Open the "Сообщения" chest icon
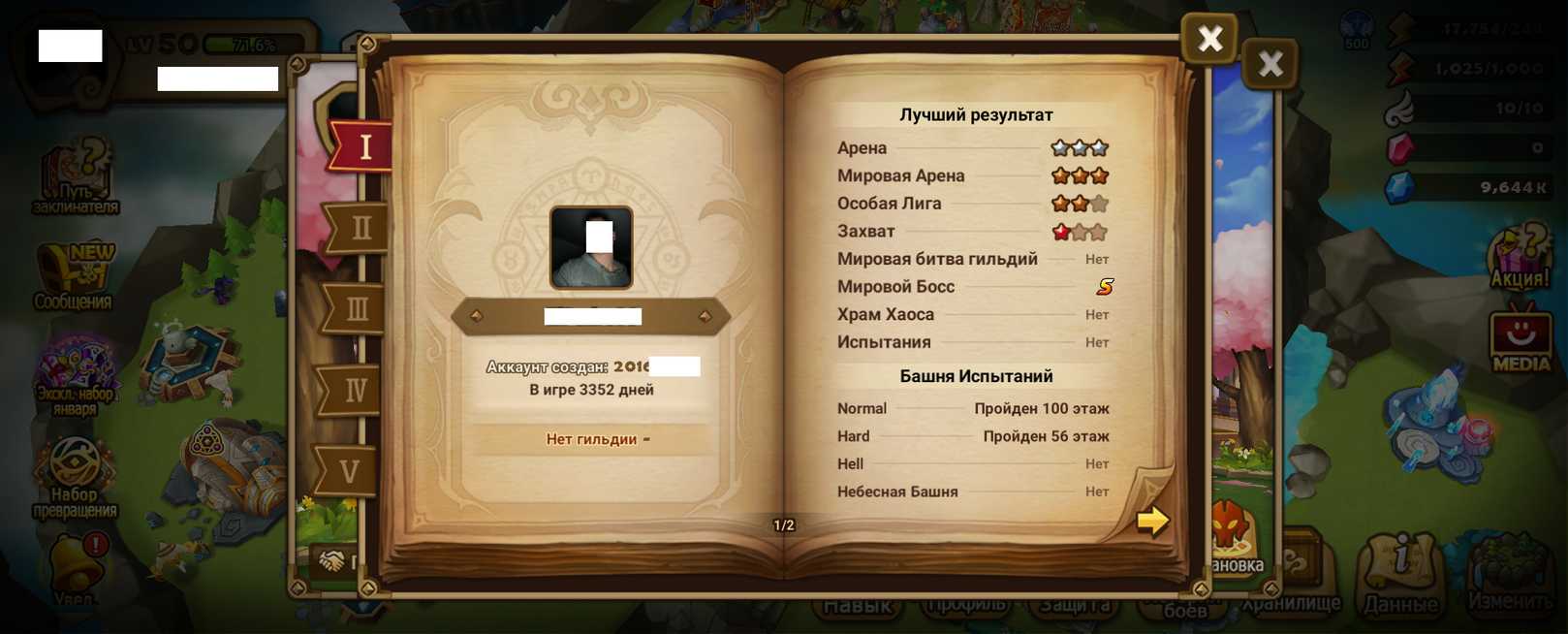The image size is (1568, 634). 74,276
